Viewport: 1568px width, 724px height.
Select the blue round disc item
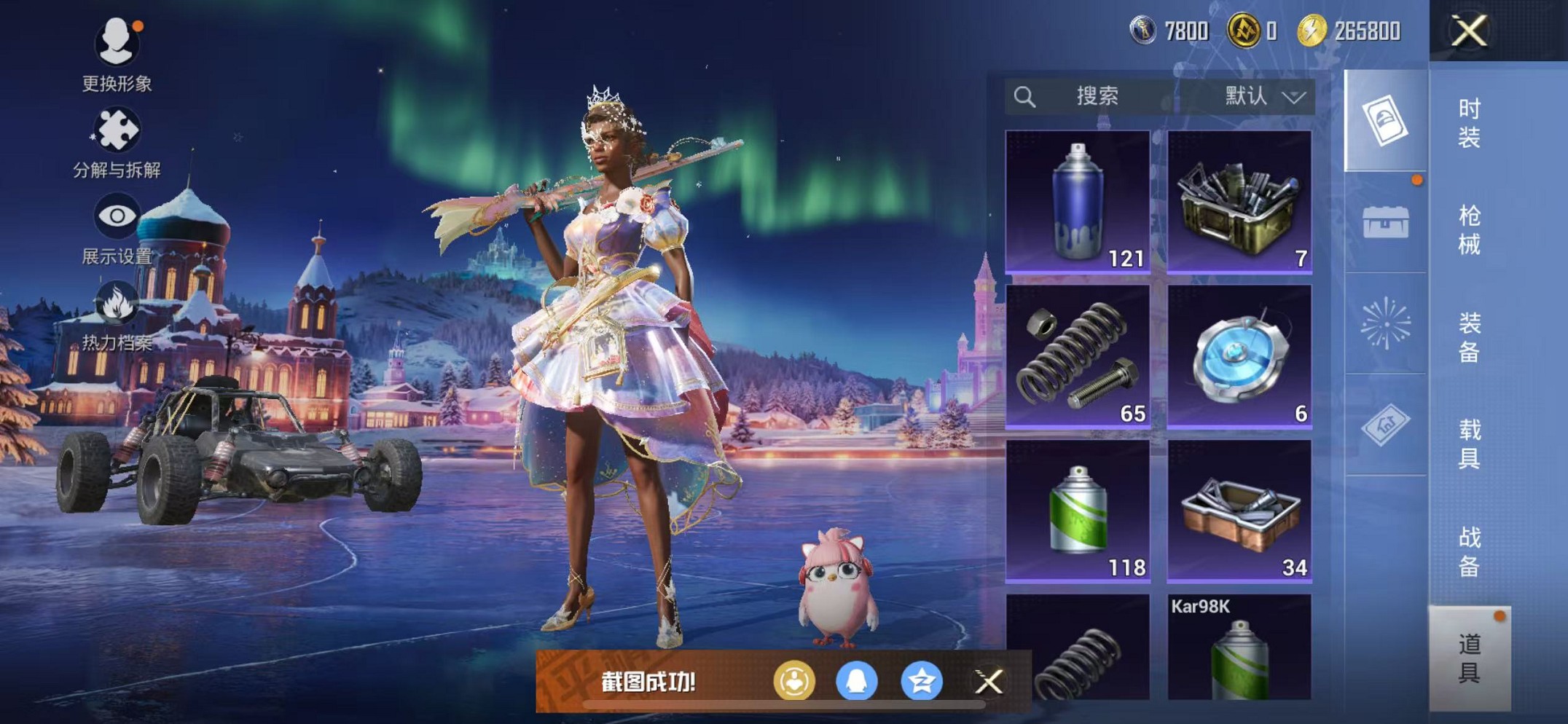(1239, 356)
